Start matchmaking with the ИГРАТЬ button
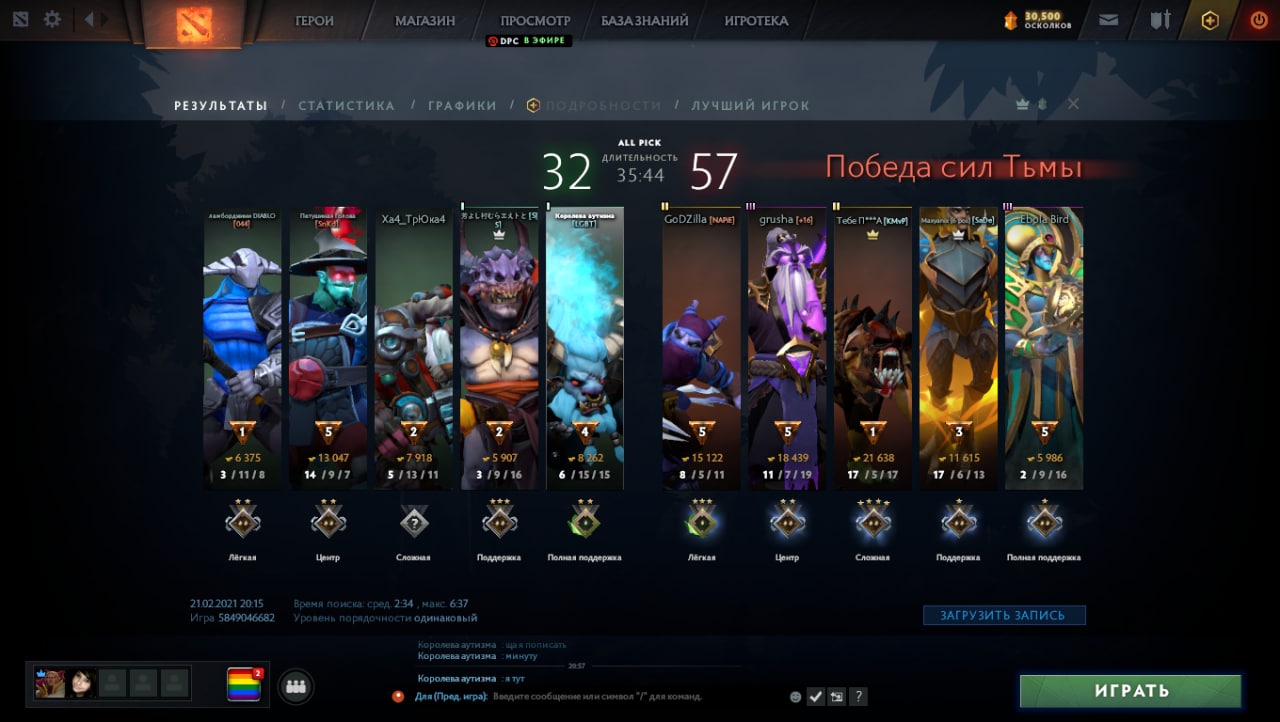 1130,690
